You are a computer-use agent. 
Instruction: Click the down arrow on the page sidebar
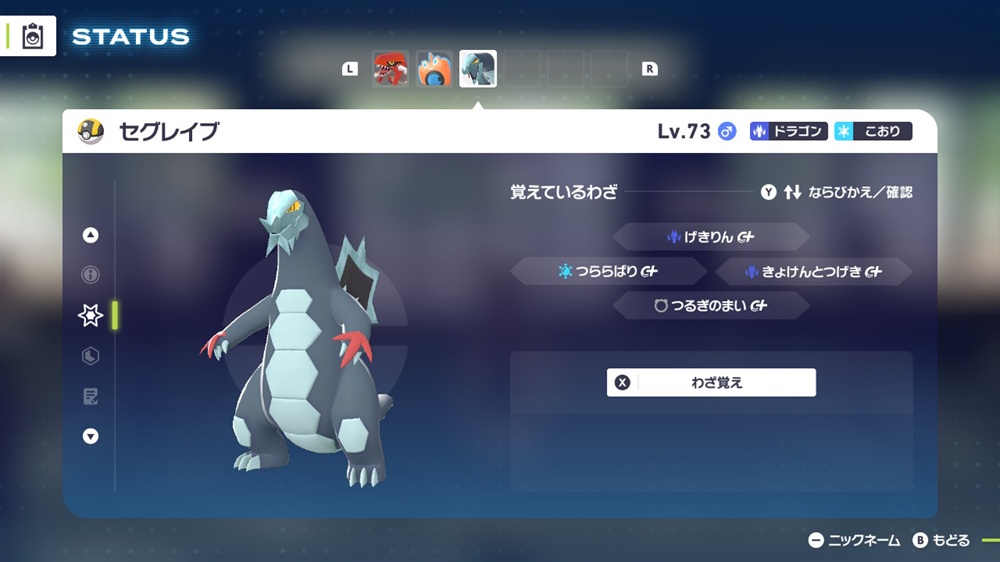click(x=91, y=436)
